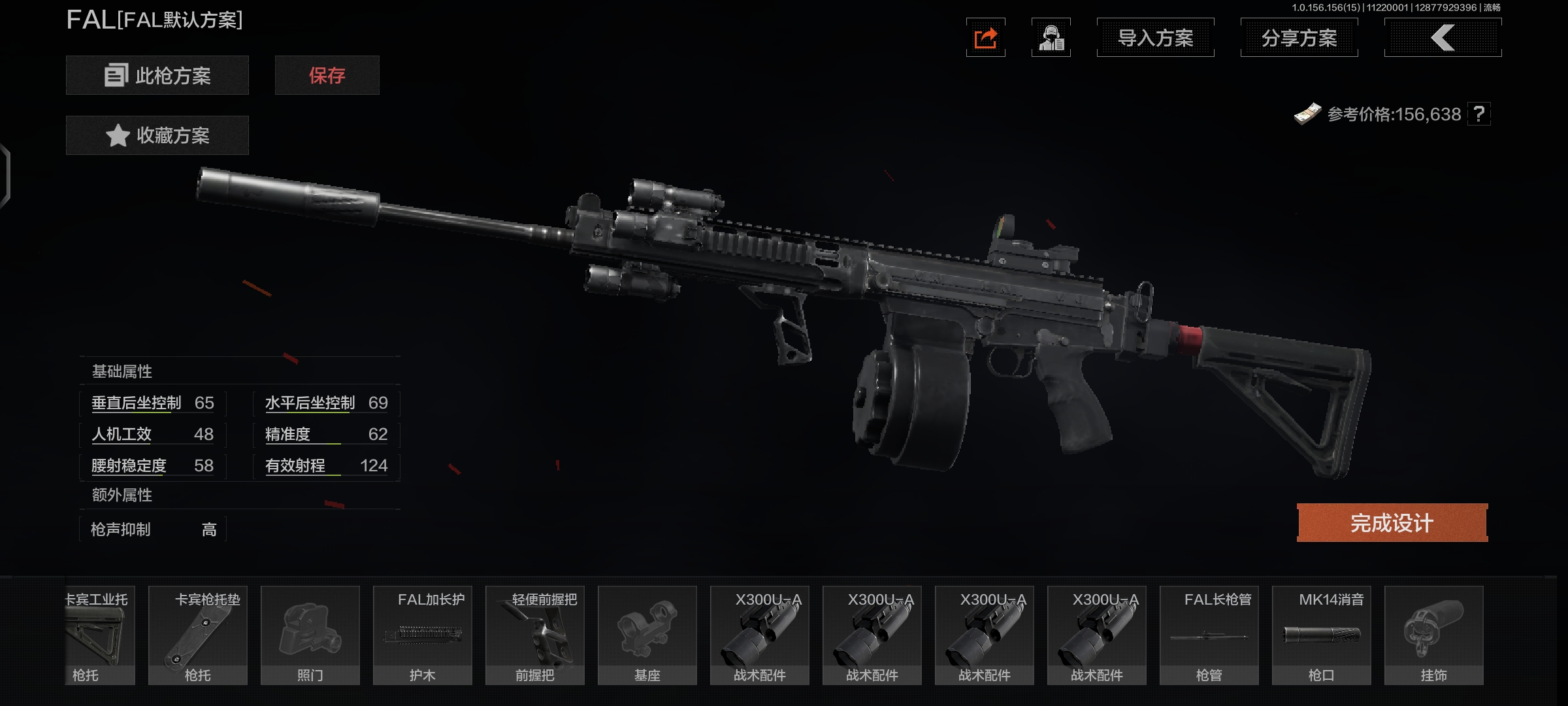
Task: Select the FAL长枪管 barrel slot
Action: pyautogui.click(x=1209, y=635)
